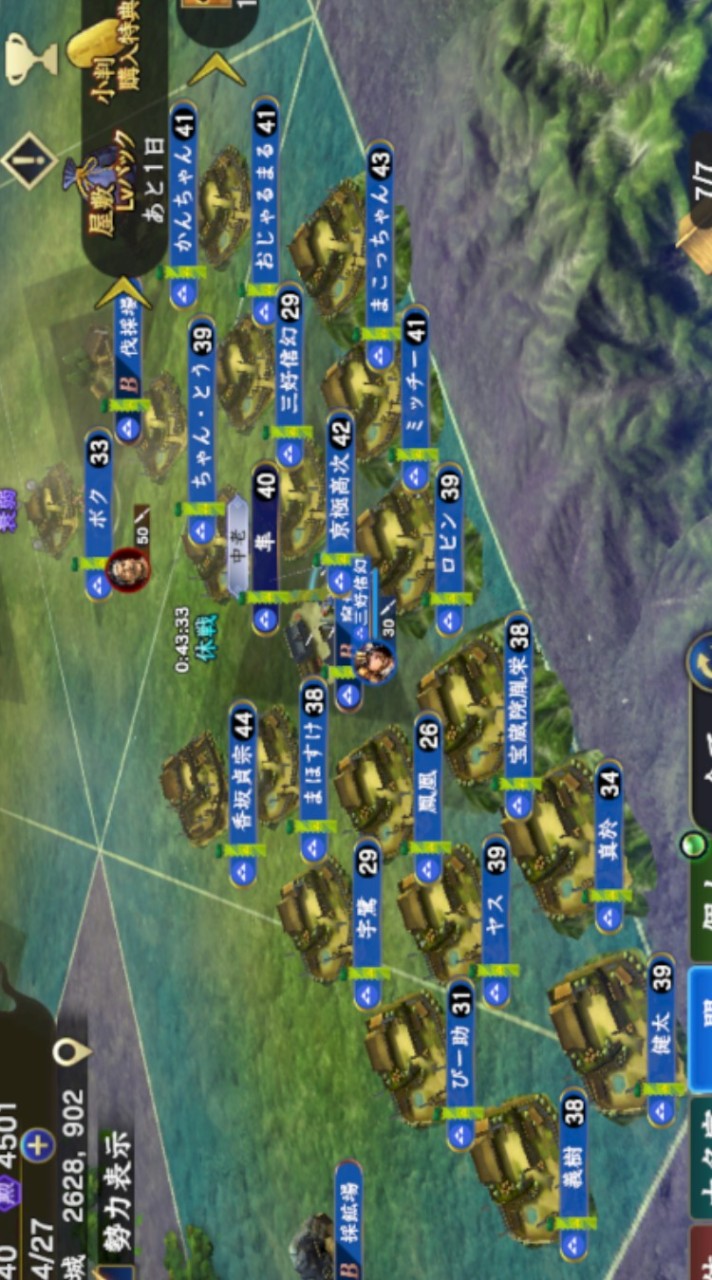Click the gold plus button beside 4501
The width and height of the screenshot is (712, 1280).
point(38,1145)
